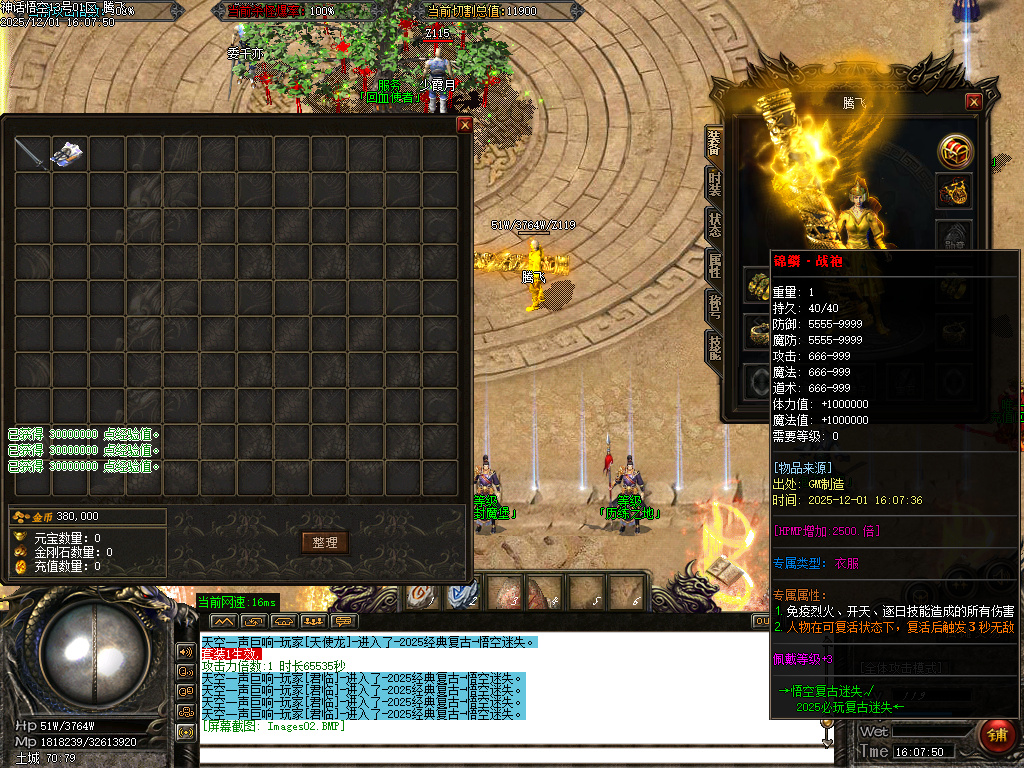Click the mountain map icon above chat
The image size is (1024, 768).
click(x=222, y=621)
